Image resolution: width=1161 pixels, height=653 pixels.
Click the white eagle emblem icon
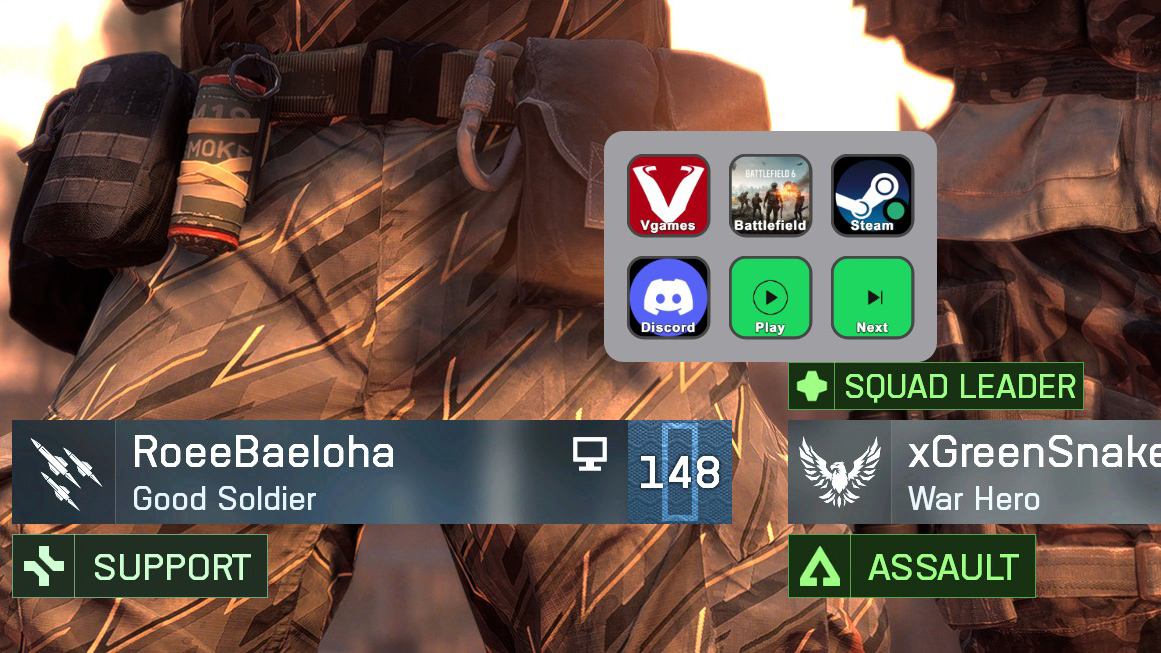840,472
